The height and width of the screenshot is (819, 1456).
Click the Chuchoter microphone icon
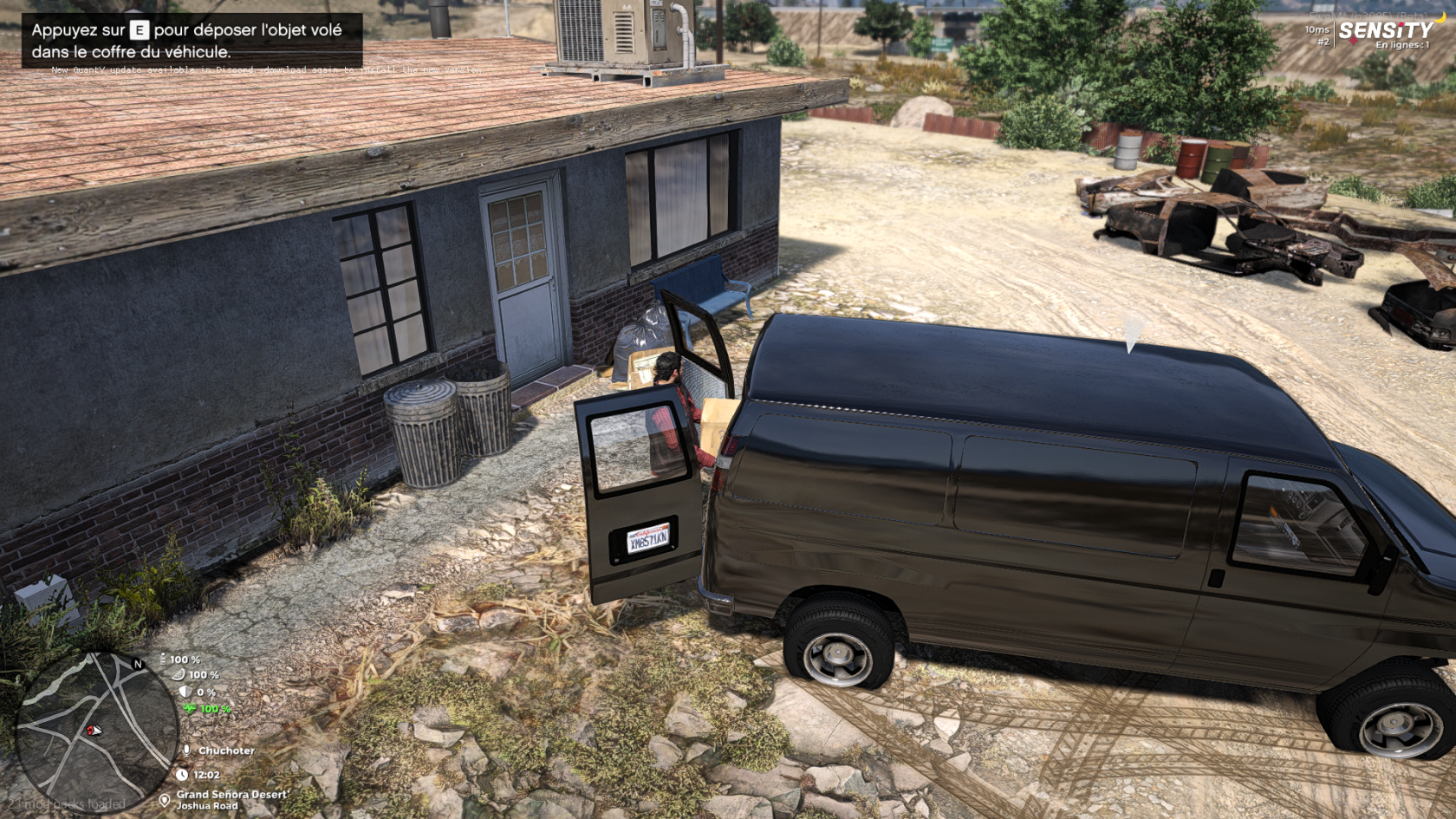click(x=185, y=751)
